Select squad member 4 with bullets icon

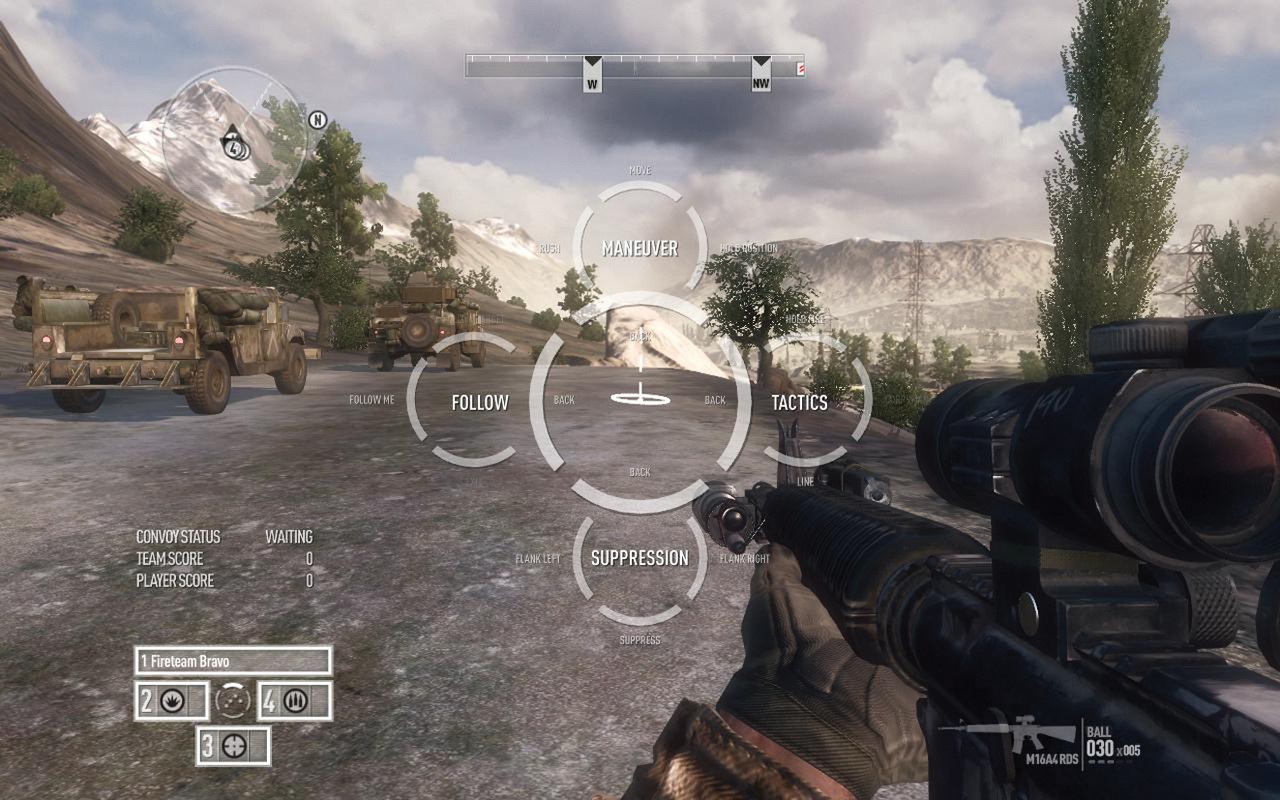(295, 701)
